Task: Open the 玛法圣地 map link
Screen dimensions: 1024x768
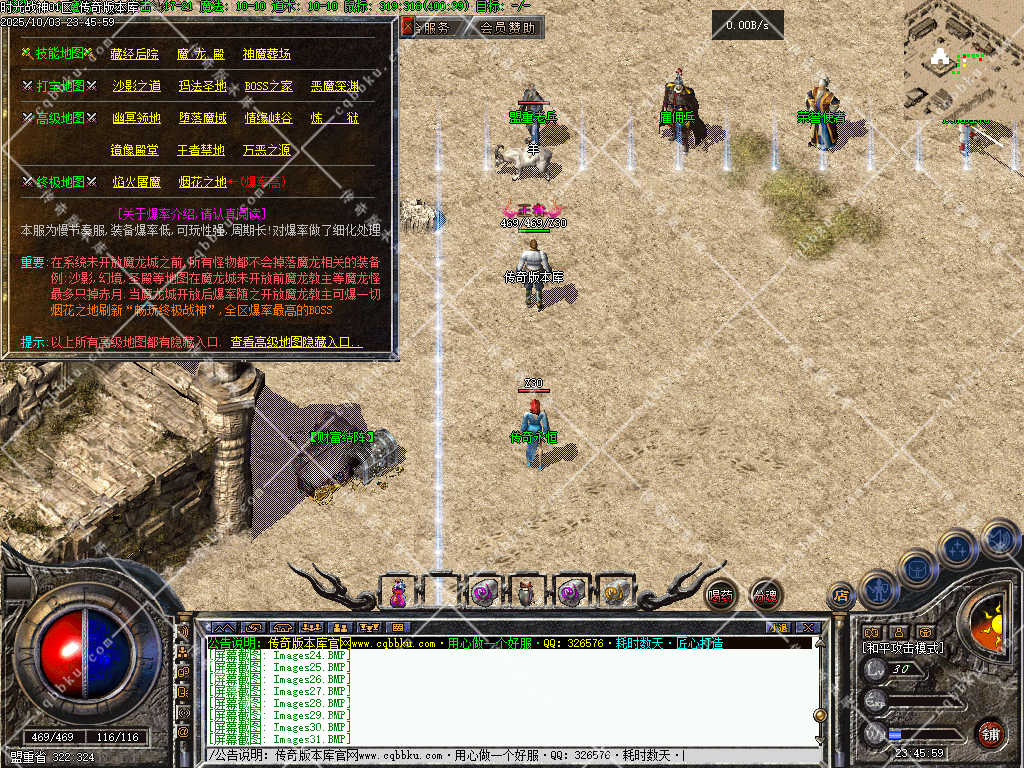Action: [x=202, y=86]
